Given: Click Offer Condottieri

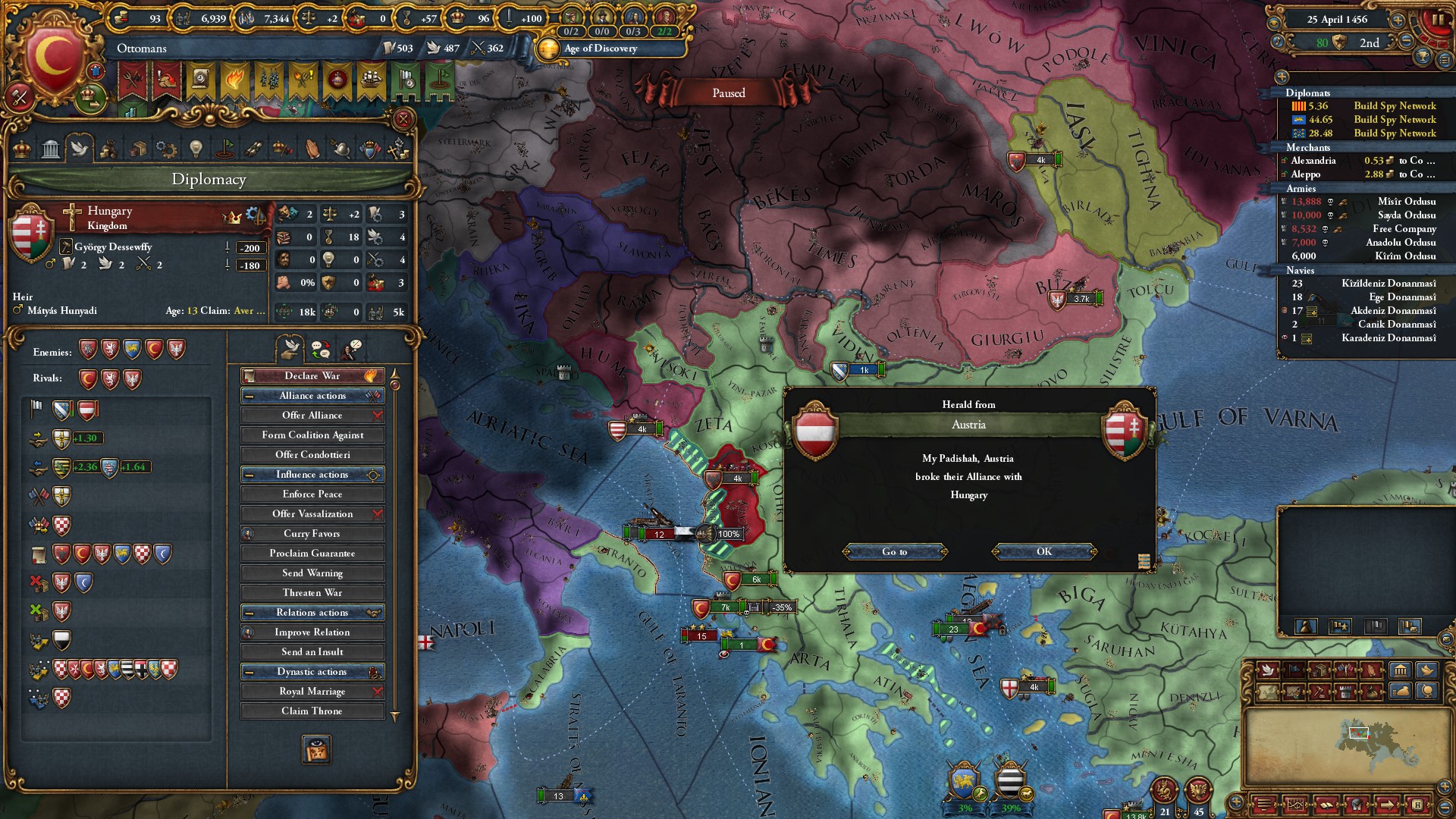Looking at the screenshot, I should click(312, 454).
